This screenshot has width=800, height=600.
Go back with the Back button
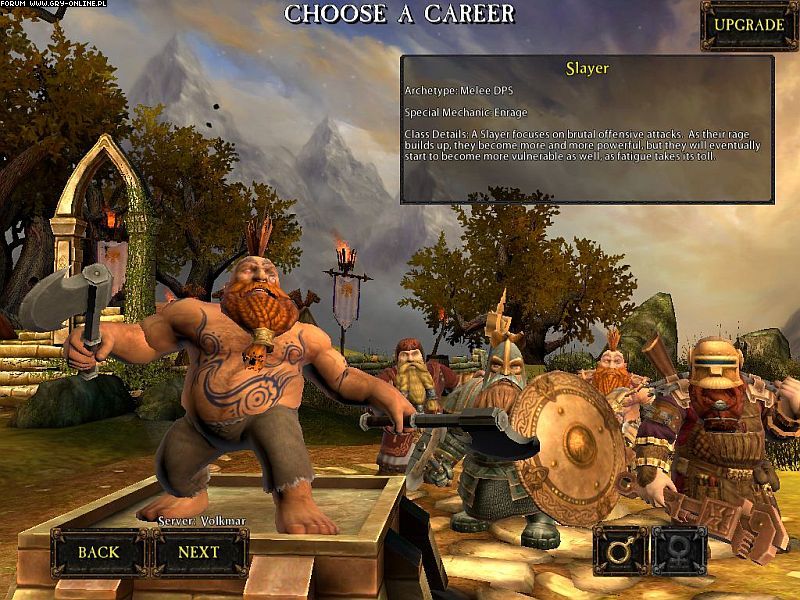tap(98, 551)
